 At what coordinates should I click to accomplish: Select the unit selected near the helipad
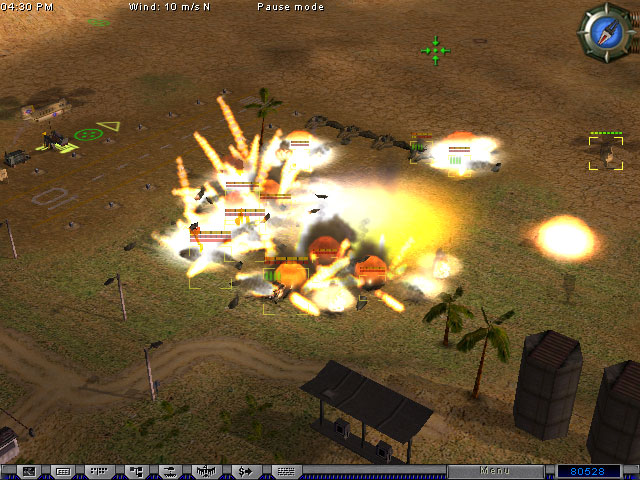coord(56,140)
